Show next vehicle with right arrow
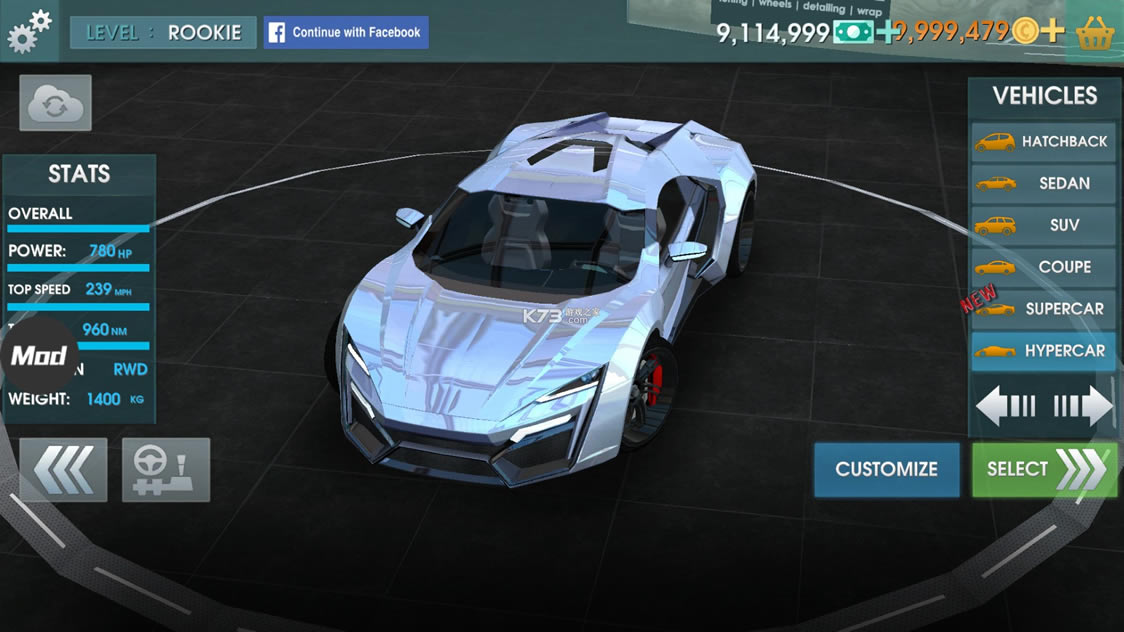1124x632 pixels. tap(1083, 406)
